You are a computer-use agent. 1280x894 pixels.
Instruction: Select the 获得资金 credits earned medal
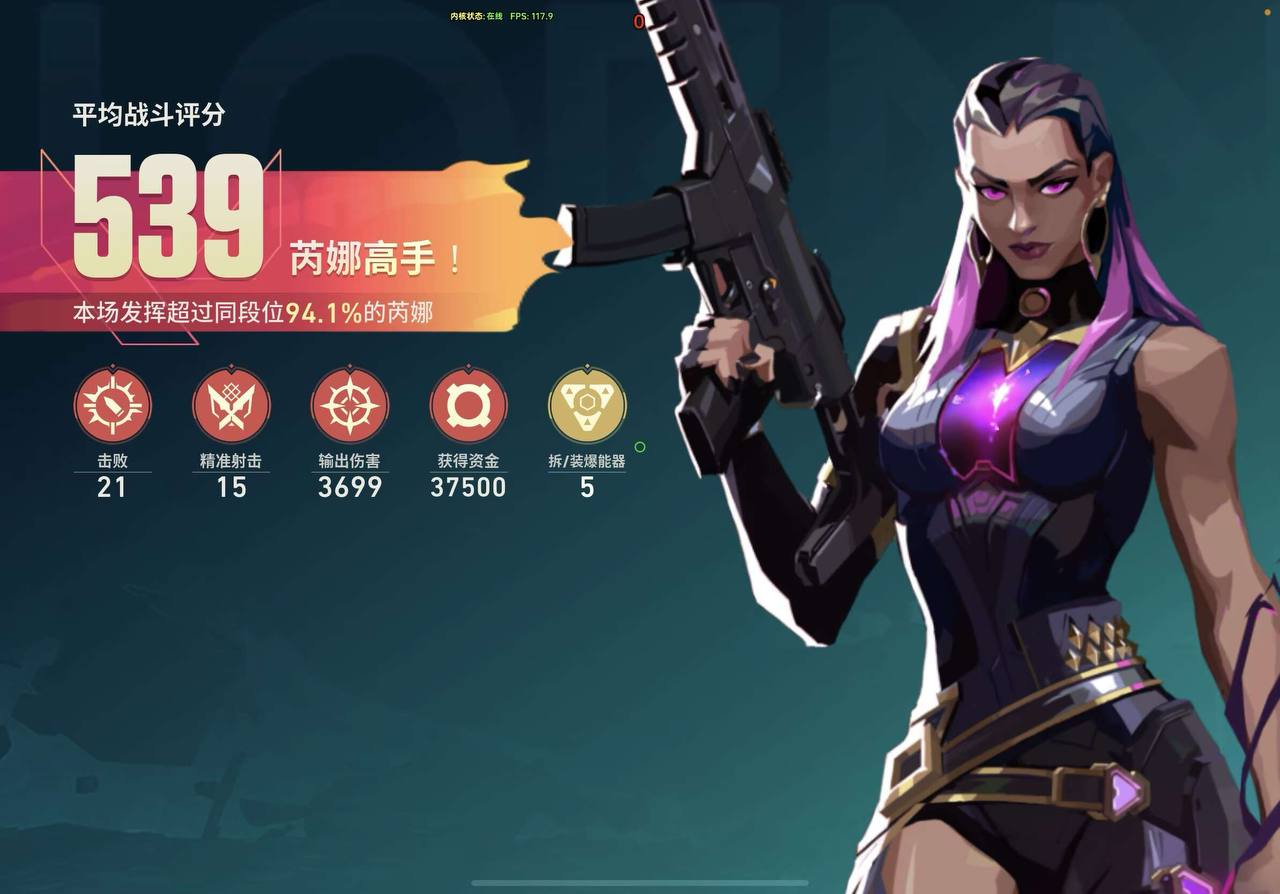point(467,405)
